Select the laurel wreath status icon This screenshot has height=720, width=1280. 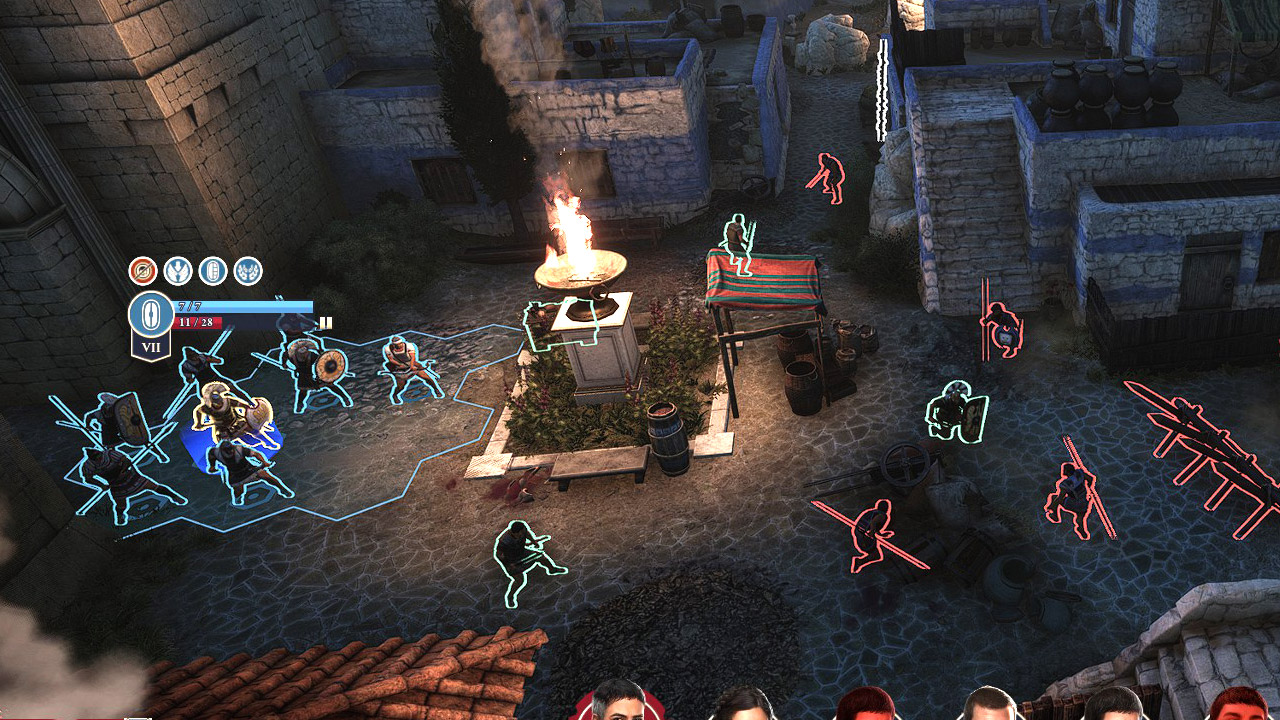click(248, 271)
